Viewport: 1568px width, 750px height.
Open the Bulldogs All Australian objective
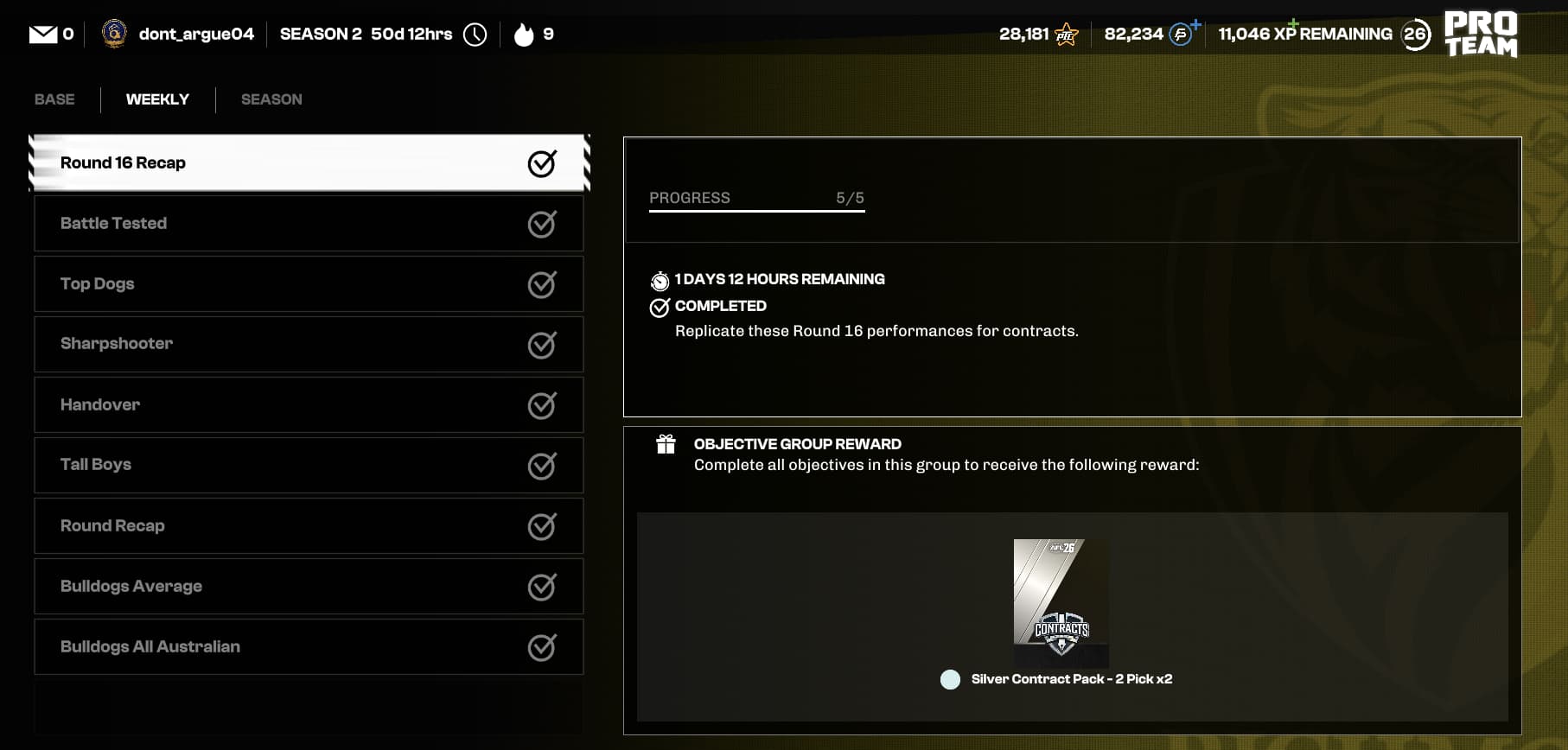[x=309, y=646]
